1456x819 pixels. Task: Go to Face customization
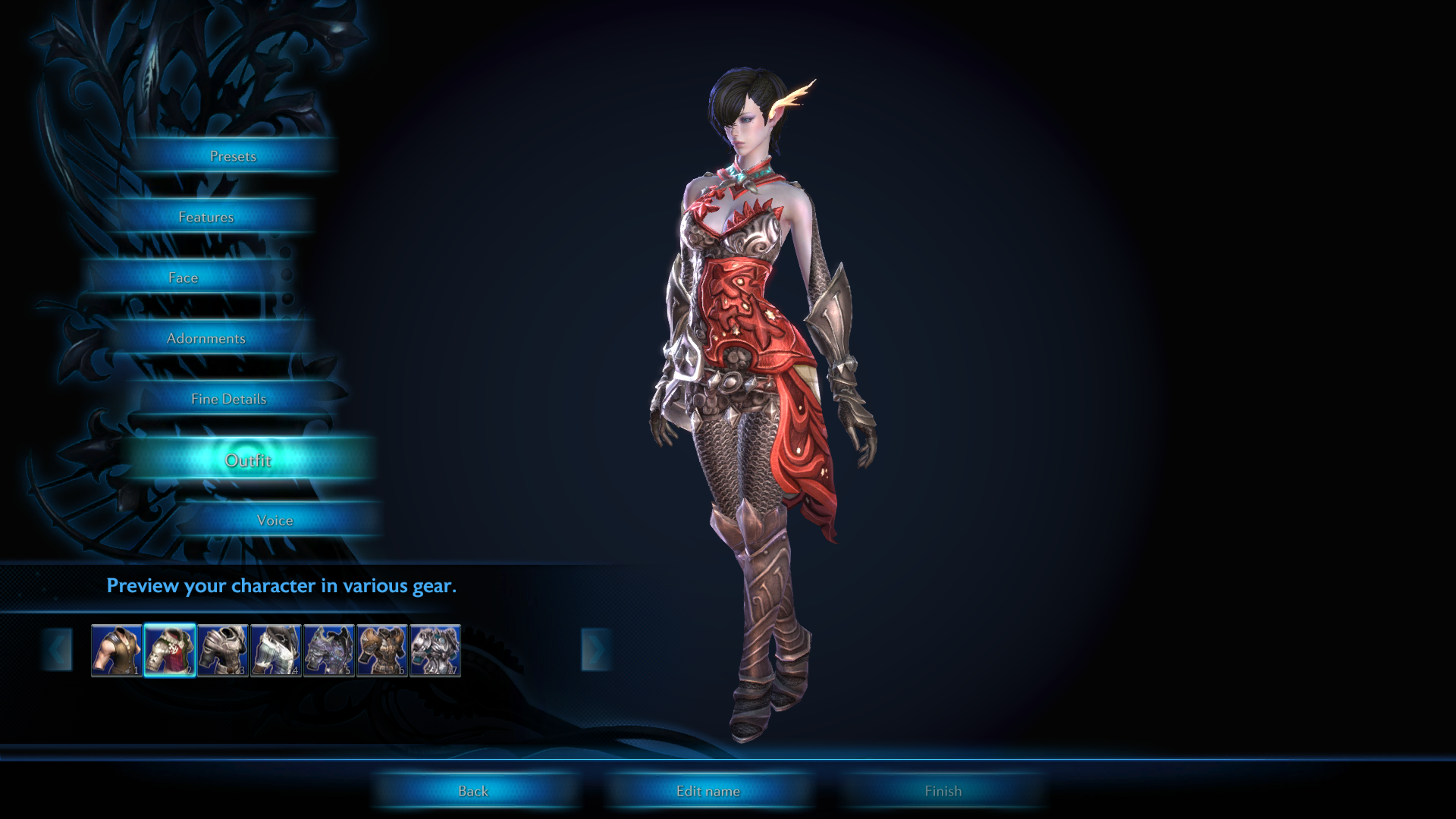[x=184, y=278]
